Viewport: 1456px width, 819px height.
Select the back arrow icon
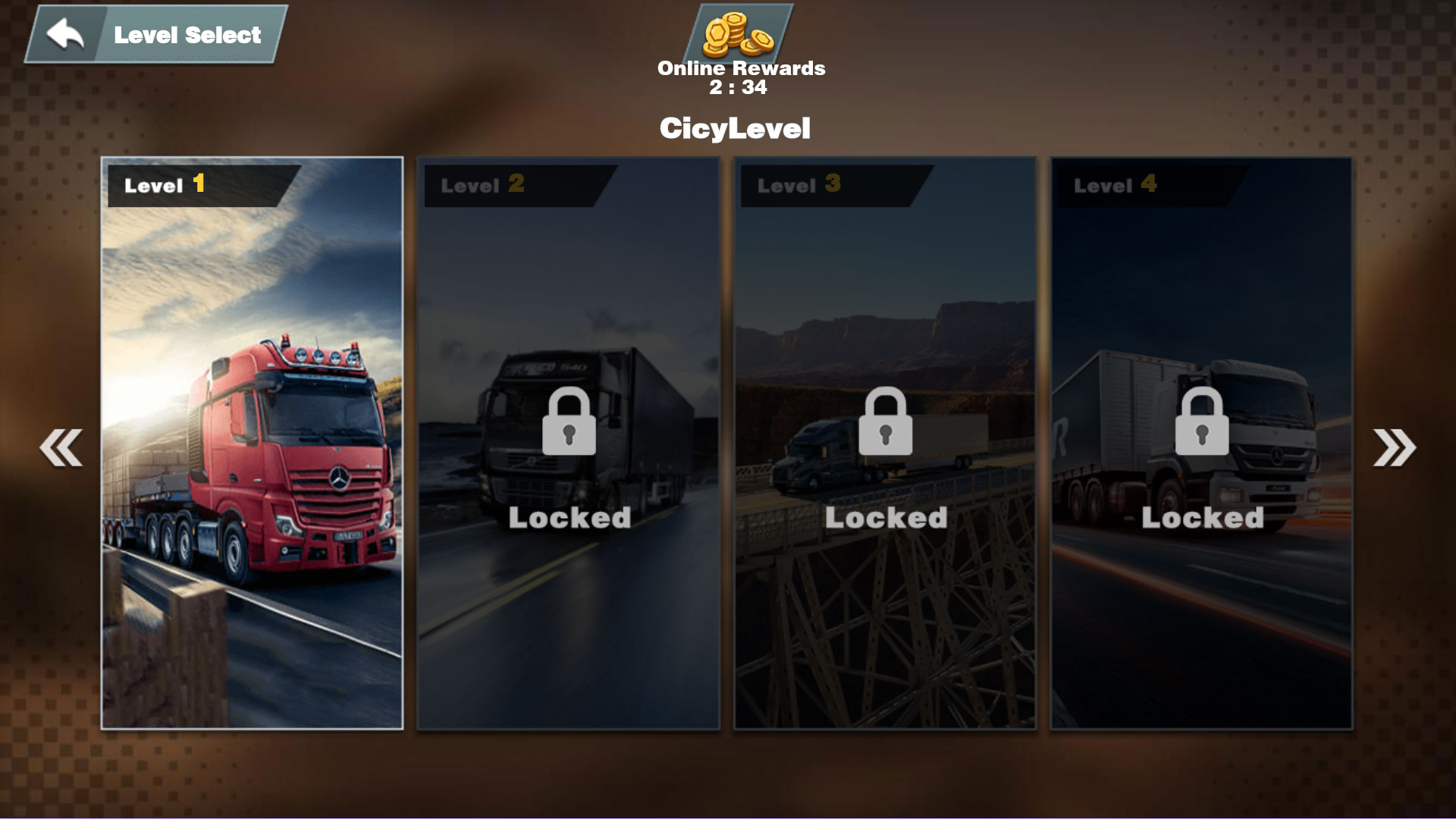pos(64,32)
